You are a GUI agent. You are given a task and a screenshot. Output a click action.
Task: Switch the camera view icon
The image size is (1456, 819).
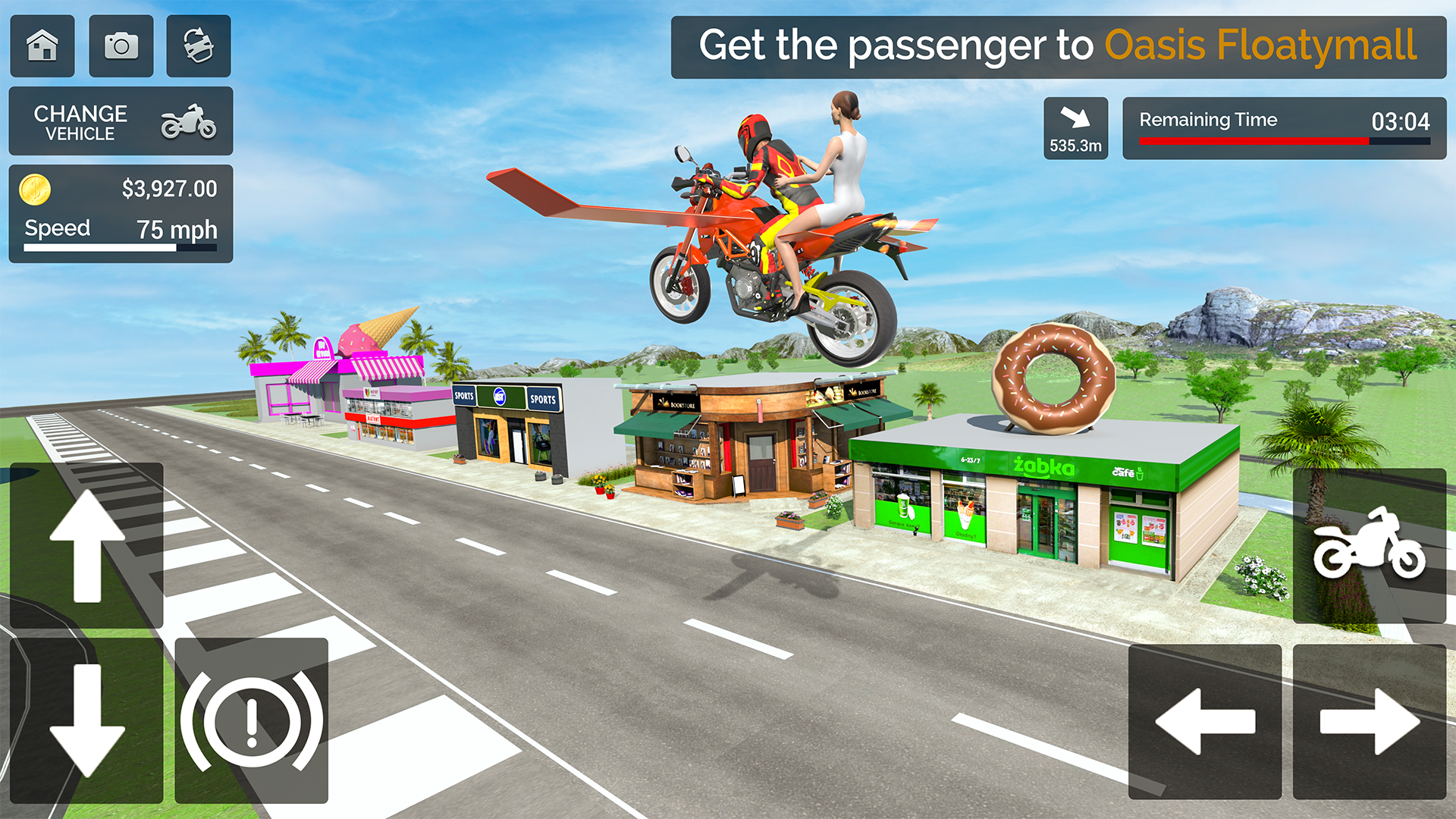tap(198, 45)
